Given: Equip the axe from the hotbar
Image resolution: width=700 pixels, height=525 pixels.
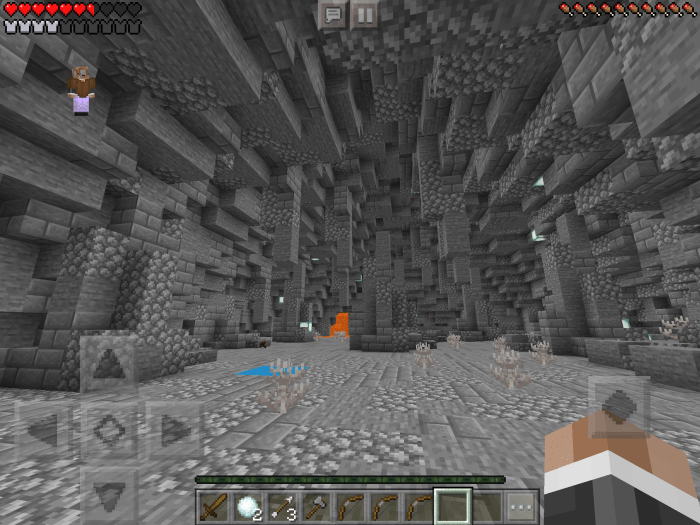Looking at the screenshot, I should pos(315,507).
